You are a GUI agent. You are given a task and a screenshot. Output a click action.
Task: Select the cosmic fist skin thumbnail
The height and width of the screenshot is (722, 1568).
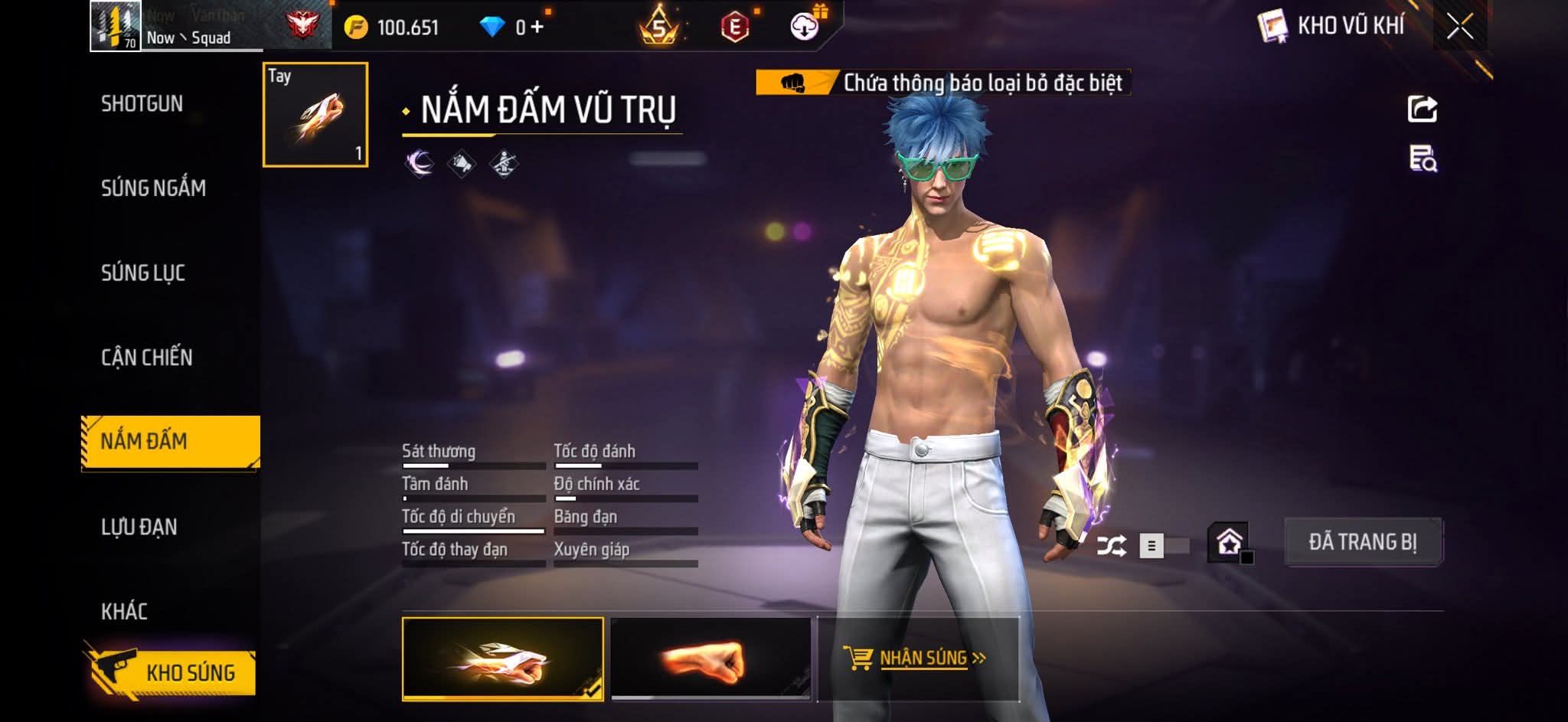tap(502, 658)
